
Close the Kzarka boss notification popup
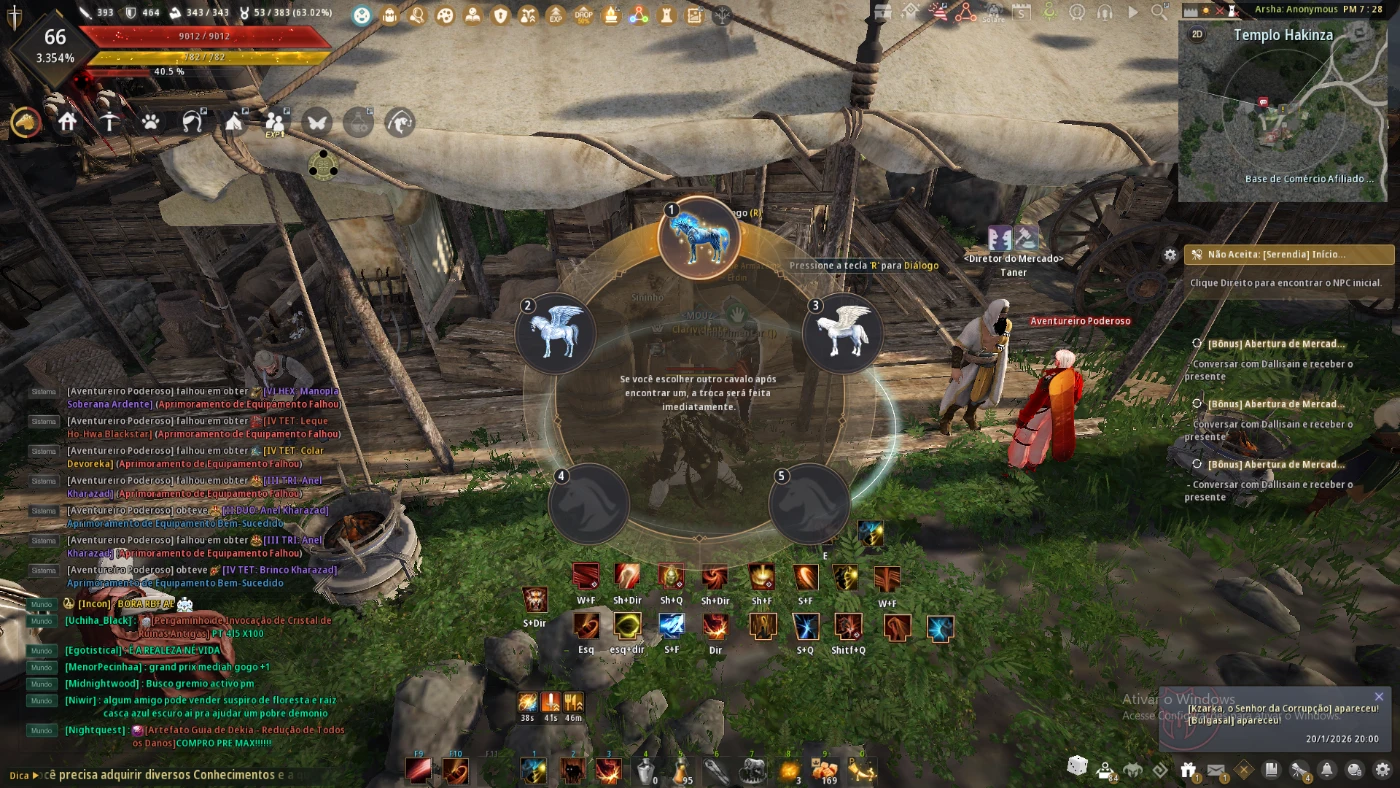point(1379,697)
